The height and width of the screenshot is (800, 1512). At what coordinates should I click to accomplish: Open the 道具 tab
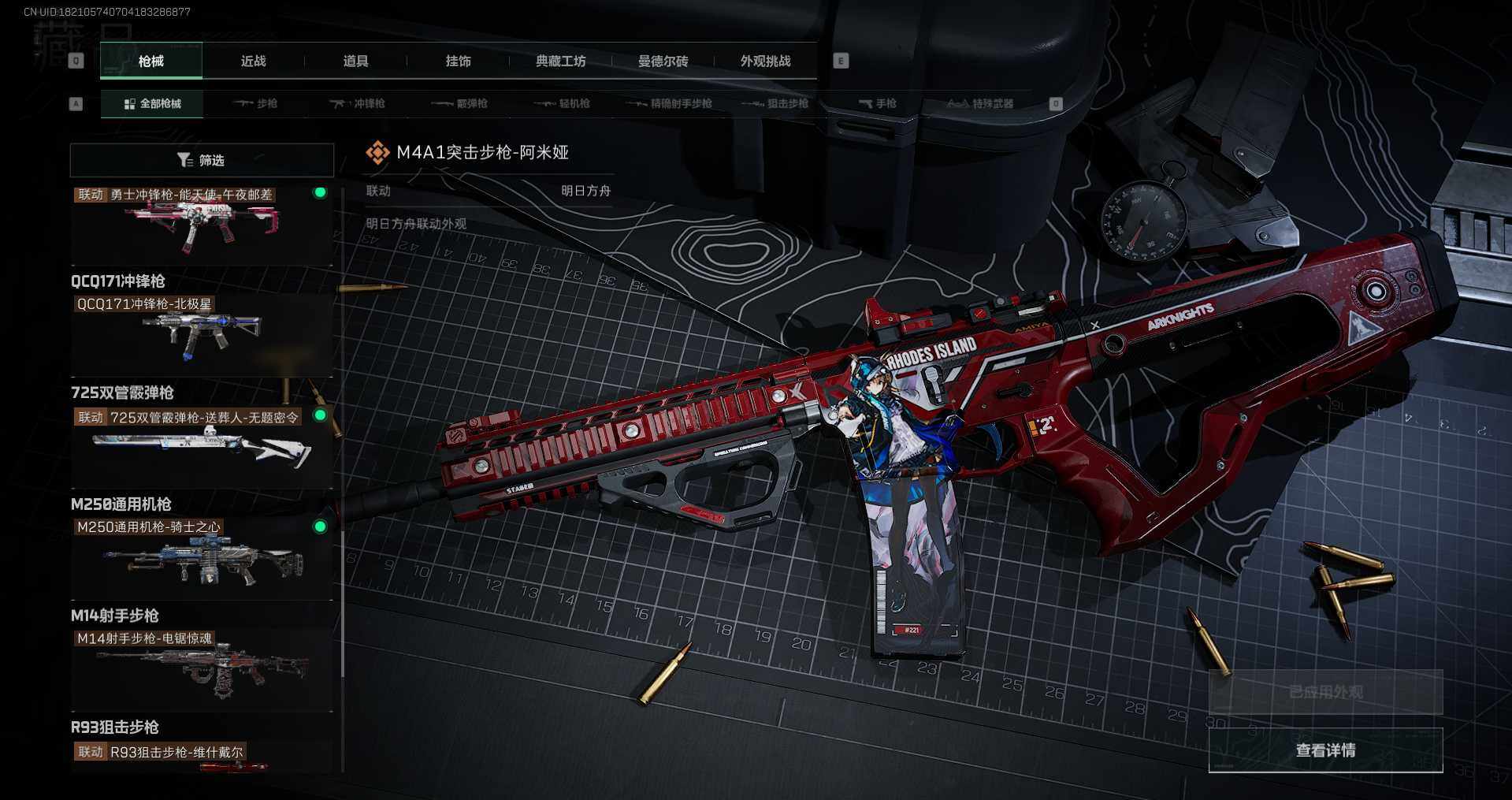click(355, 61)
